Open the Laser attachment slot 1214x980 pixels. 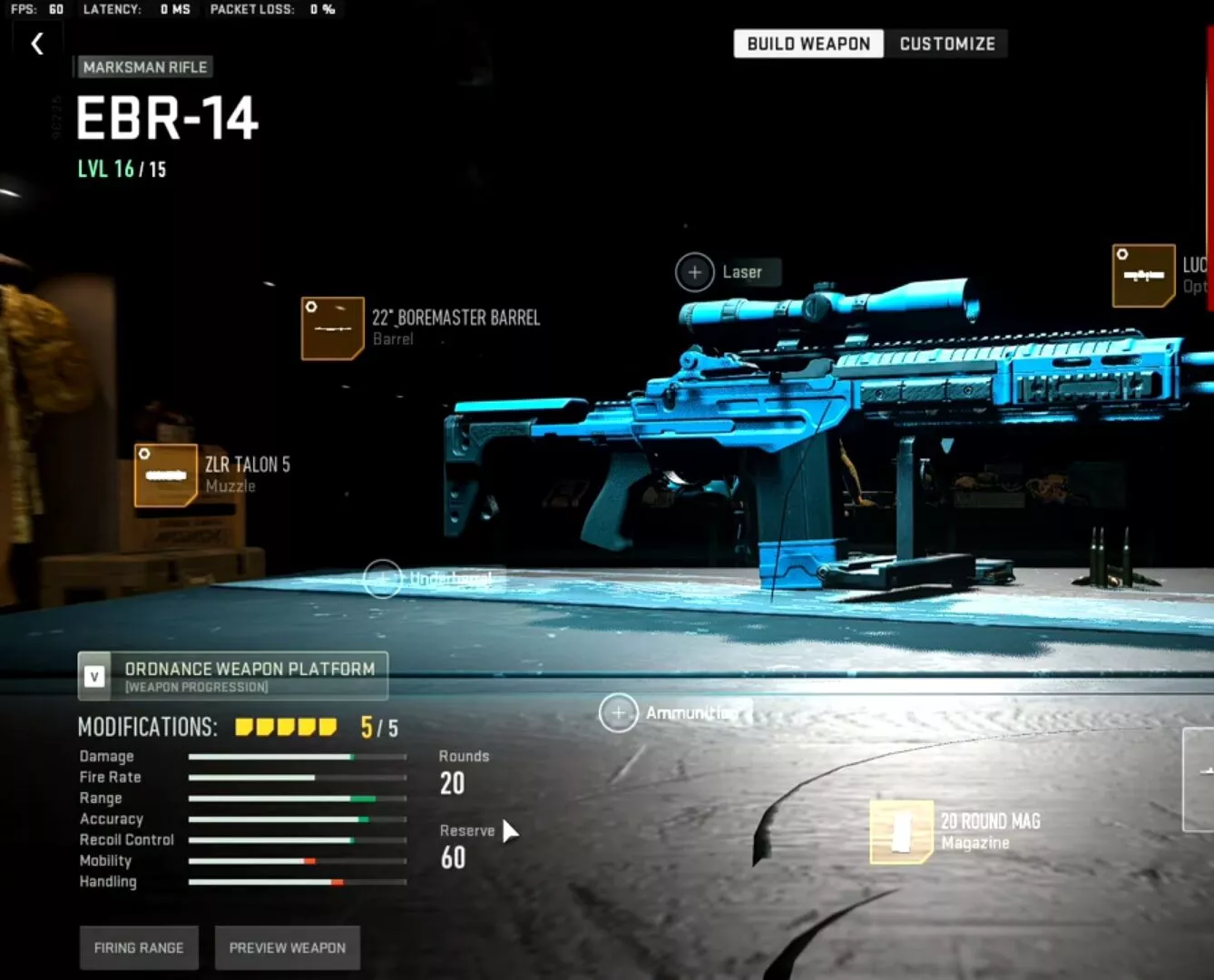(x=695, y=271)
